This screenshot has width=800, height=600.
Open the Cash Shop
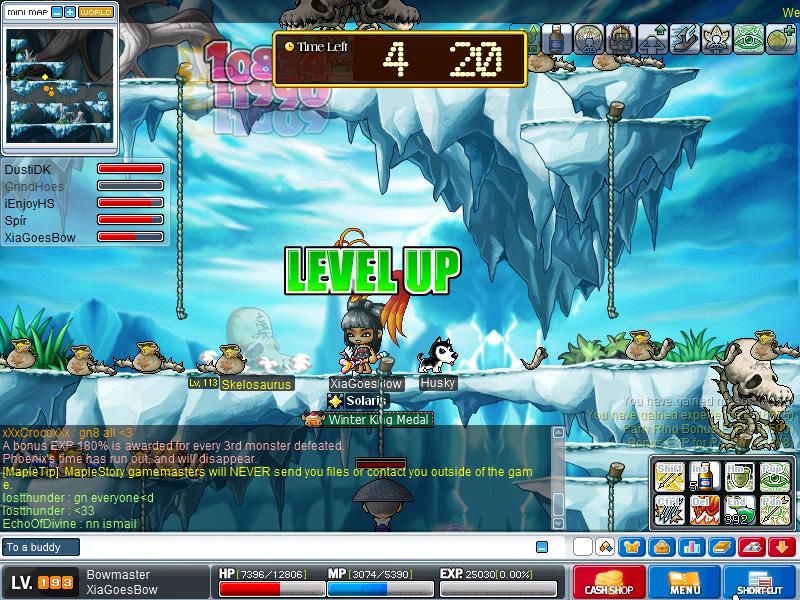point(609,583)
